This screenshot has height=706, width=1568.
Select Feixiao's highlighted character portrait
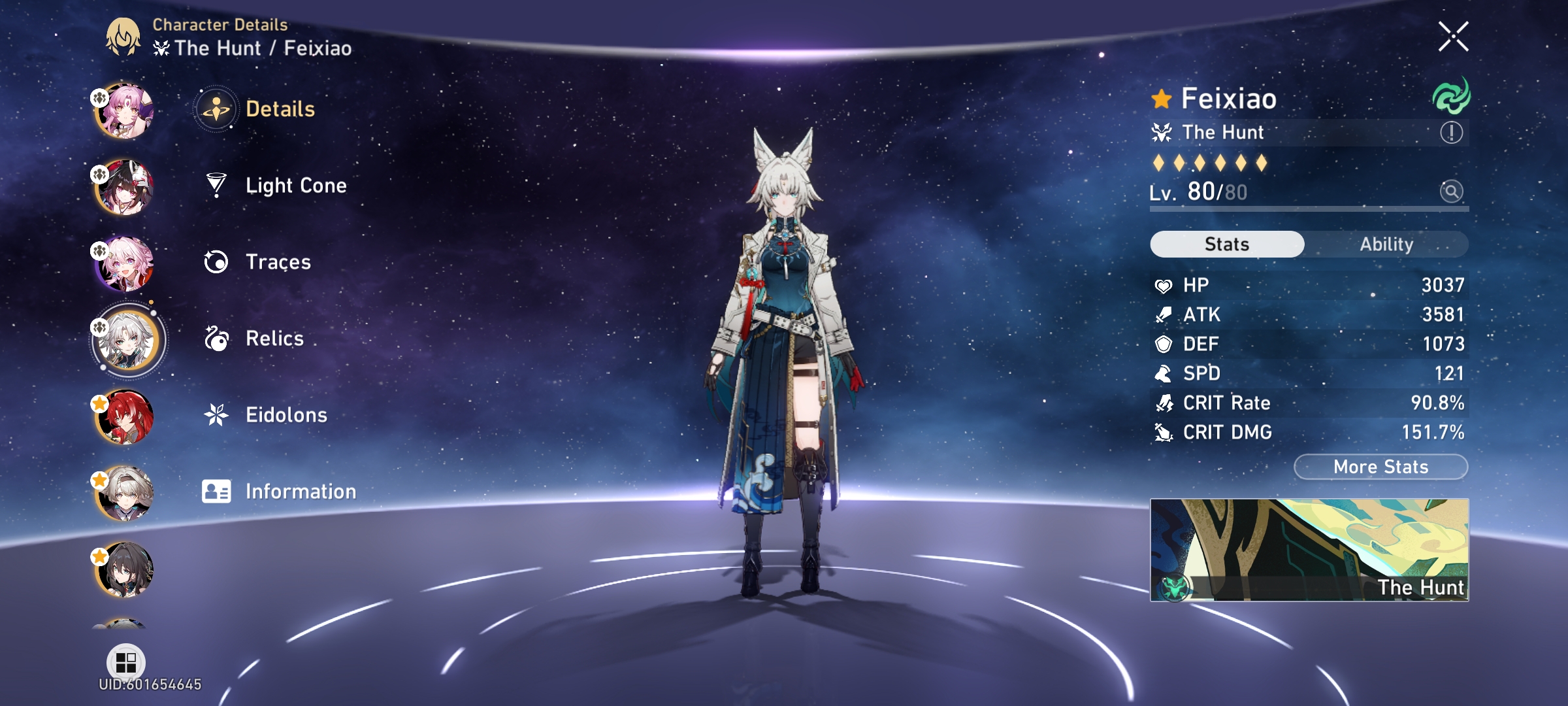pos(126,338)
